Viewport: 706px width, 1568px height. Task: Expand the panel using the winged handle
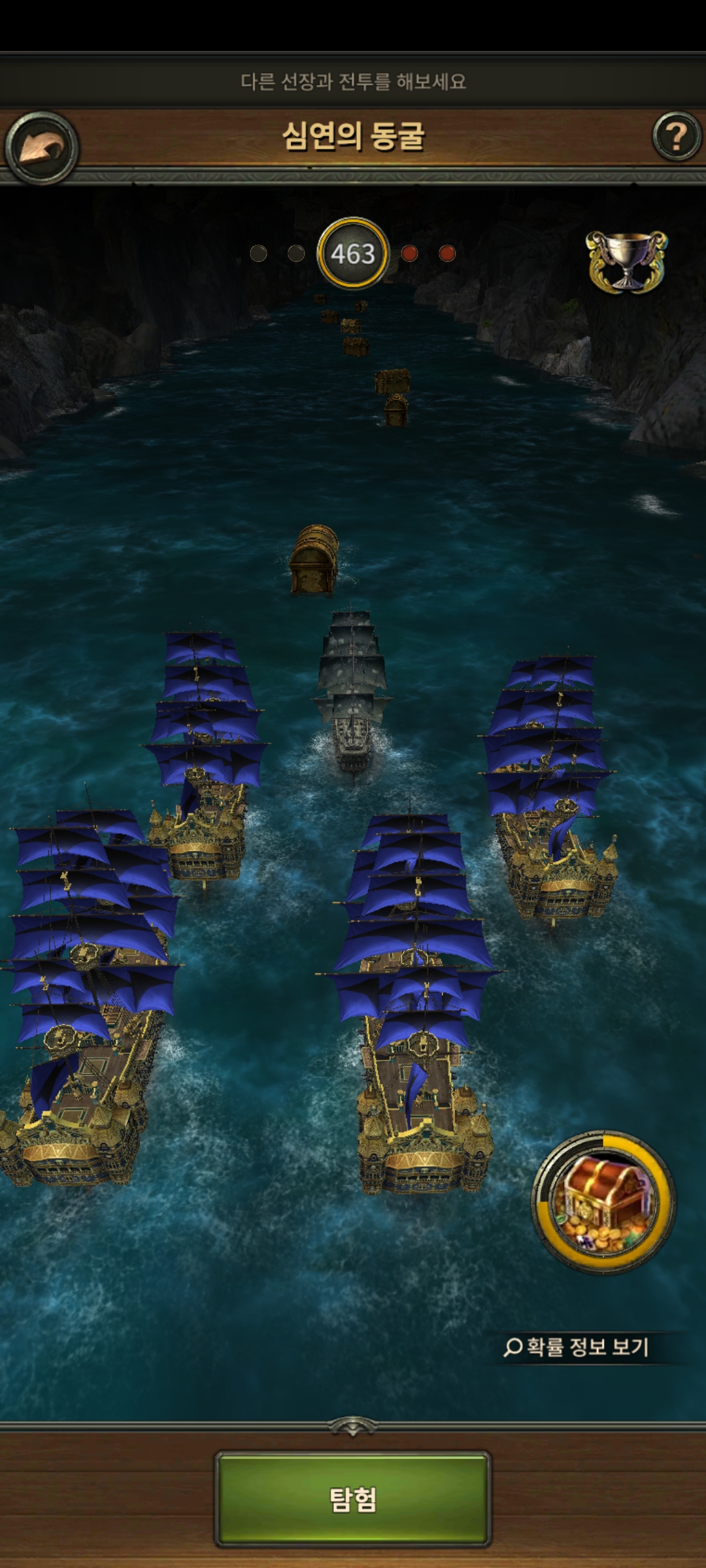(x=352, y=1427)
